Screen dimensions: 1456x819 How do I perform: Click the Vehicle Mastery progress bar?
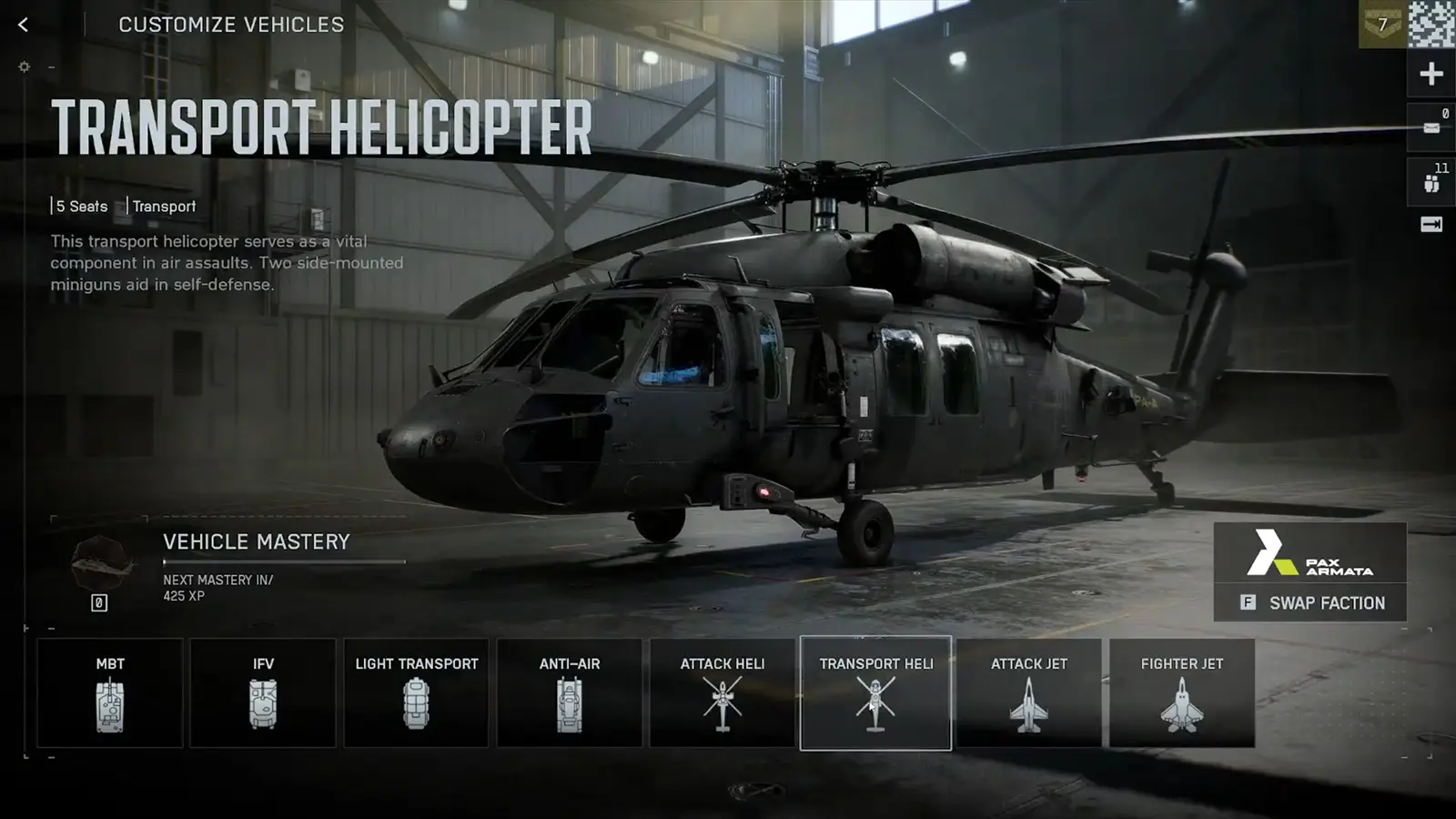(282, 564)
